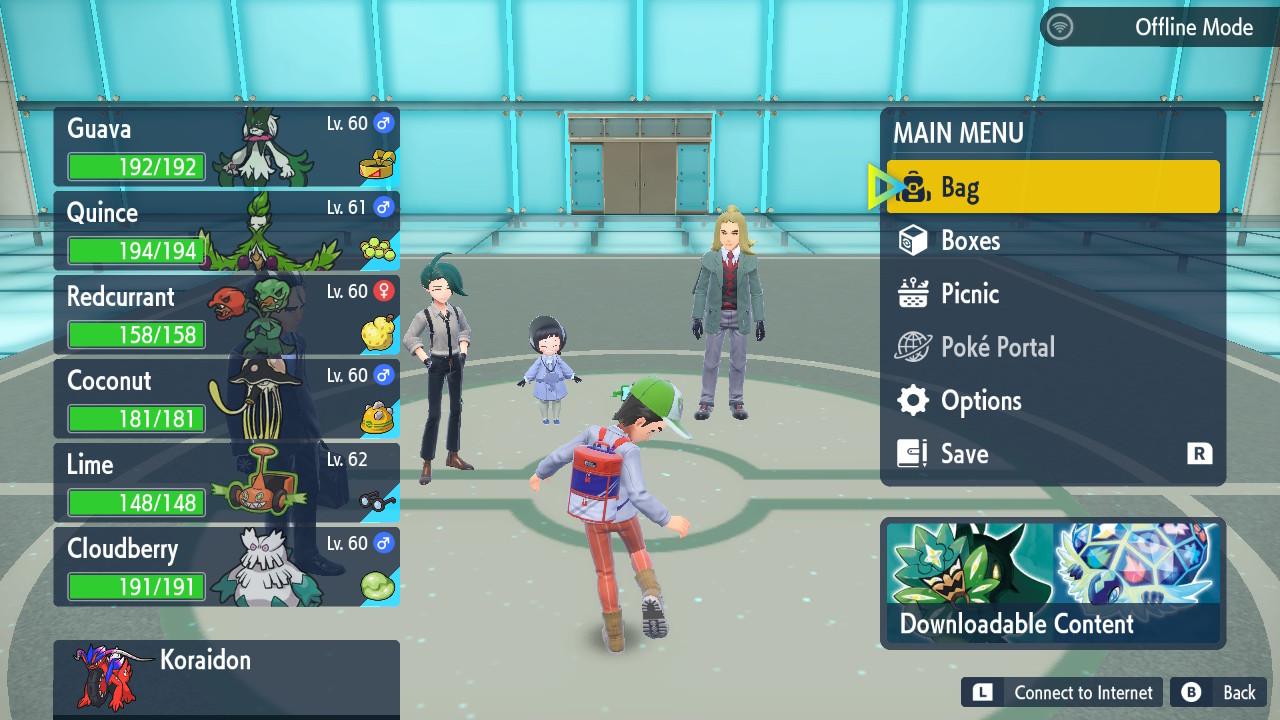Select party member Lime
This screenshot has width=1280, height=720.
coord(226,483)
